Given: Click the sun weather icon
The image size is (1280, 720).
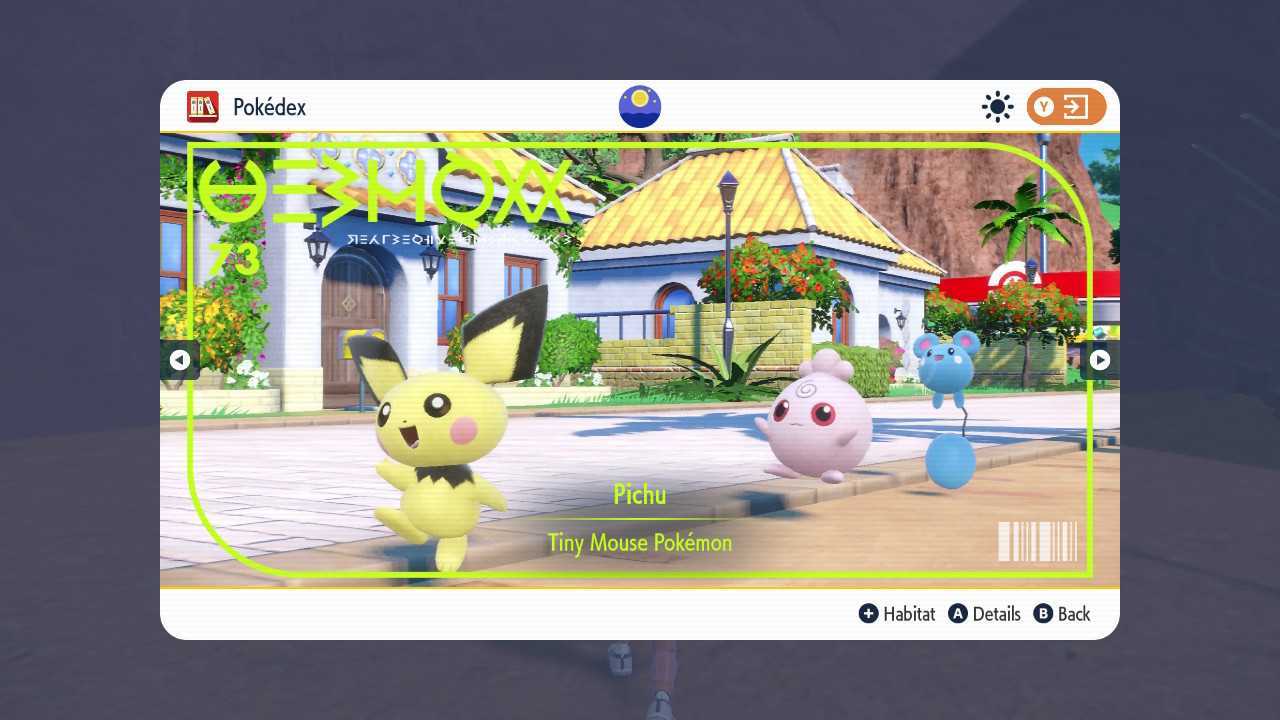Looking at the screenshot, I should 997,107.
